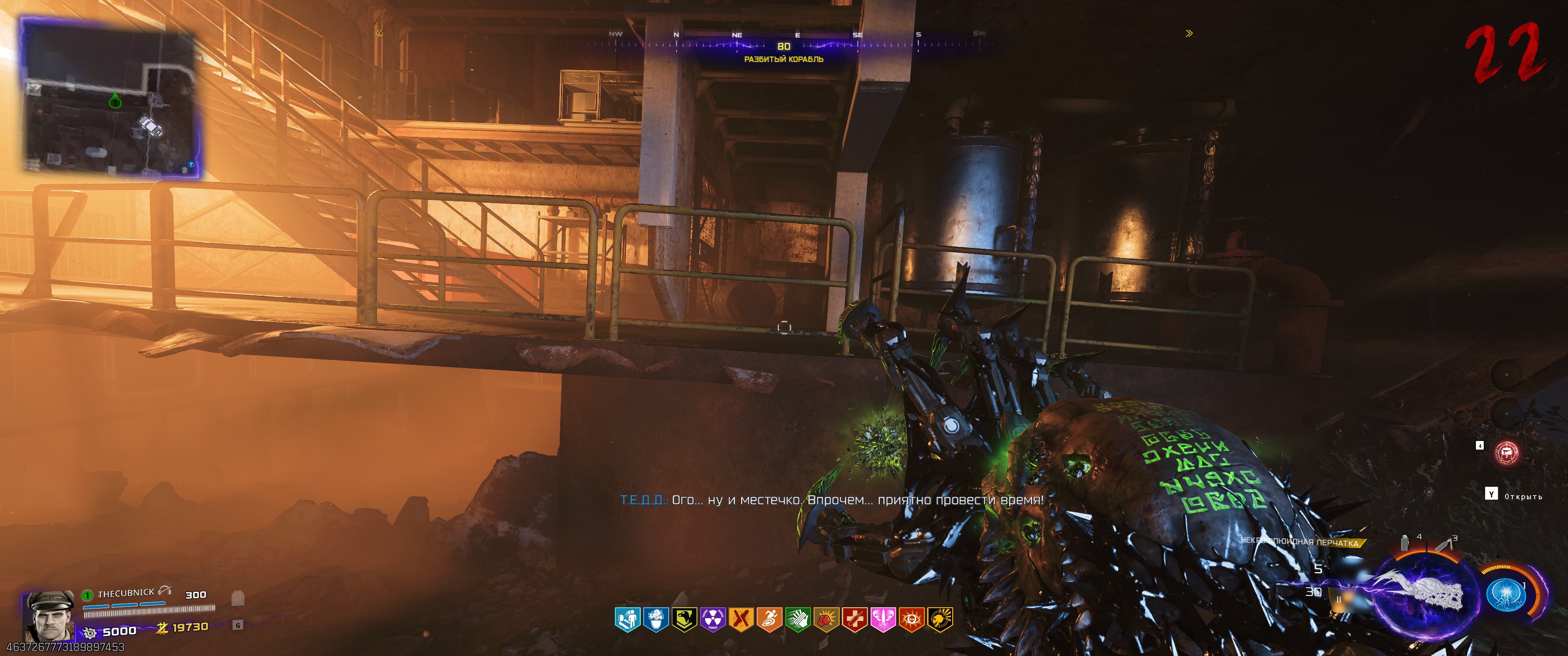The width and height of the screenshot is (1568, 656).
Task: Click the blue electric field upgrade icon
Action: [x=1505, y=594]
